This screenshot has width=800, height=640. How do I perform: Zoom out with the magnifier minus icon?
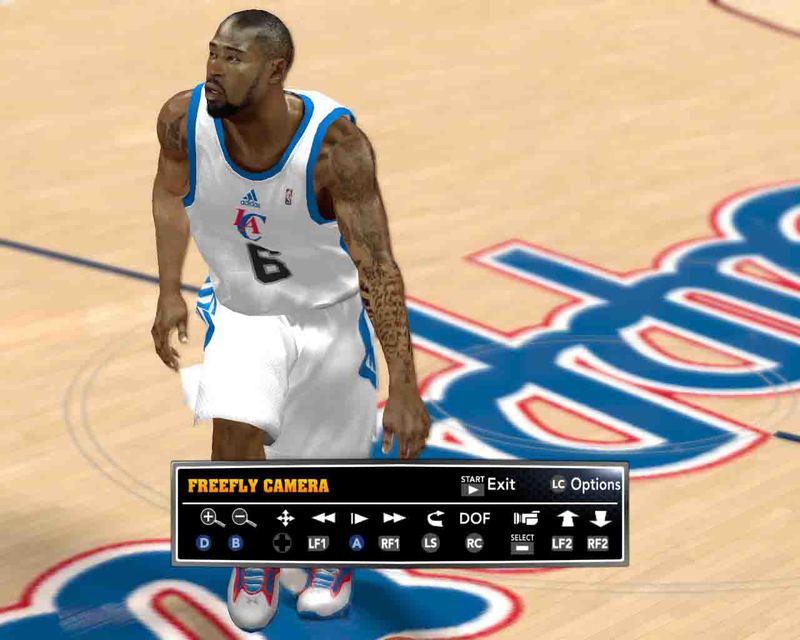(x=243, y=518)
